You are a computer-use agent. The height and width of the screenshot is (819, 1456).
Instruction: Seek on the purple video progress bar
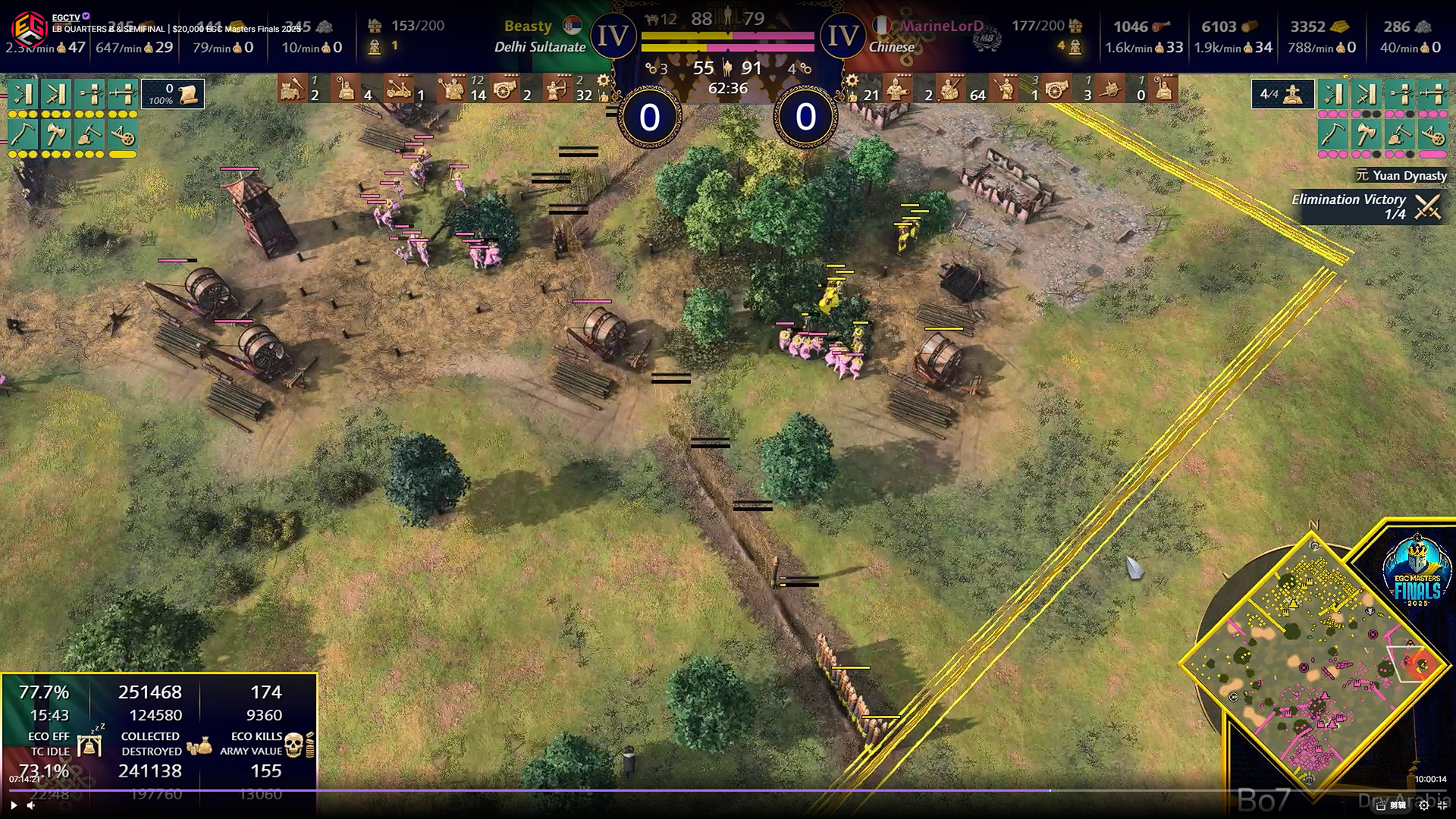531,790
